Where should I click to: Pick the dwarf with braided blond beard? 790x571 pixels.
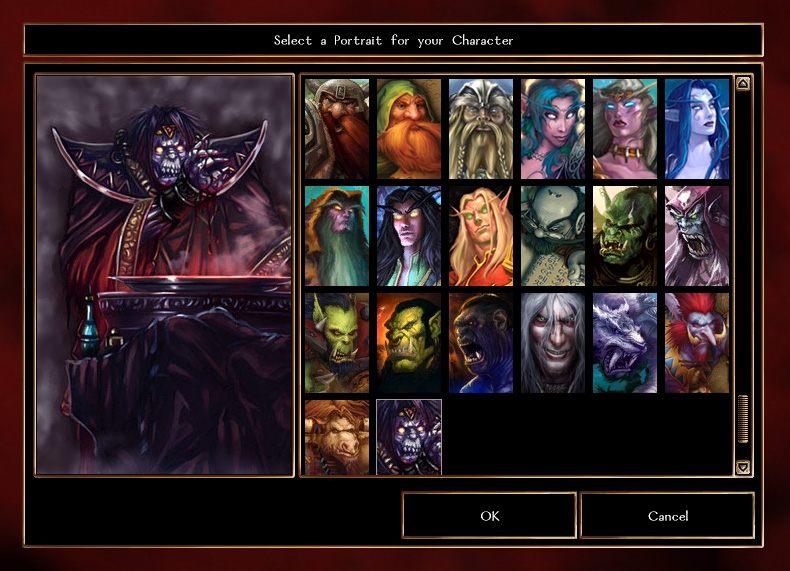coord(481,129)
